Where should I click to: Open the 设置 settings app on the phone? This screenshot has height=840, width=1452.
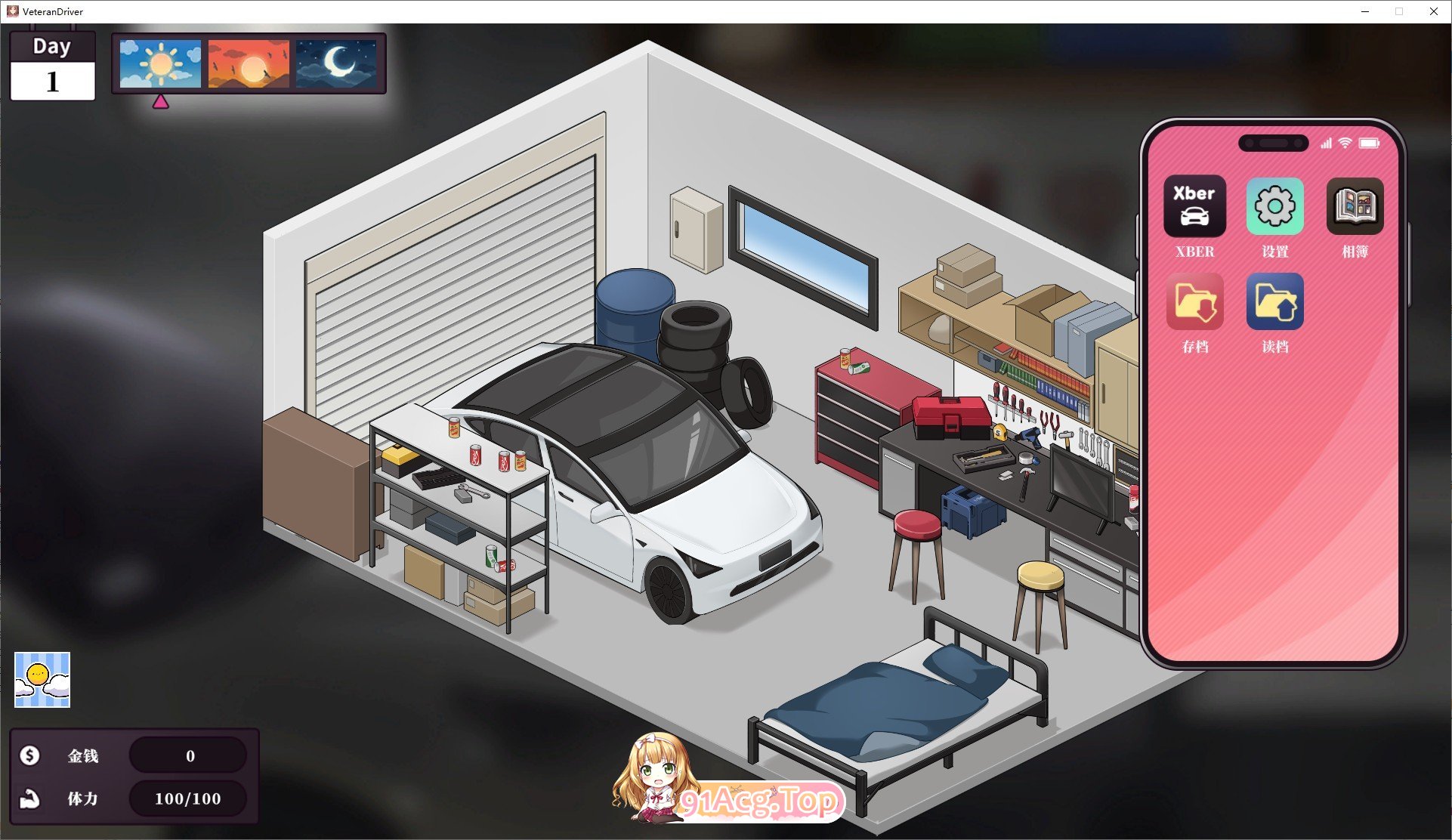(x=1274, y=206)
